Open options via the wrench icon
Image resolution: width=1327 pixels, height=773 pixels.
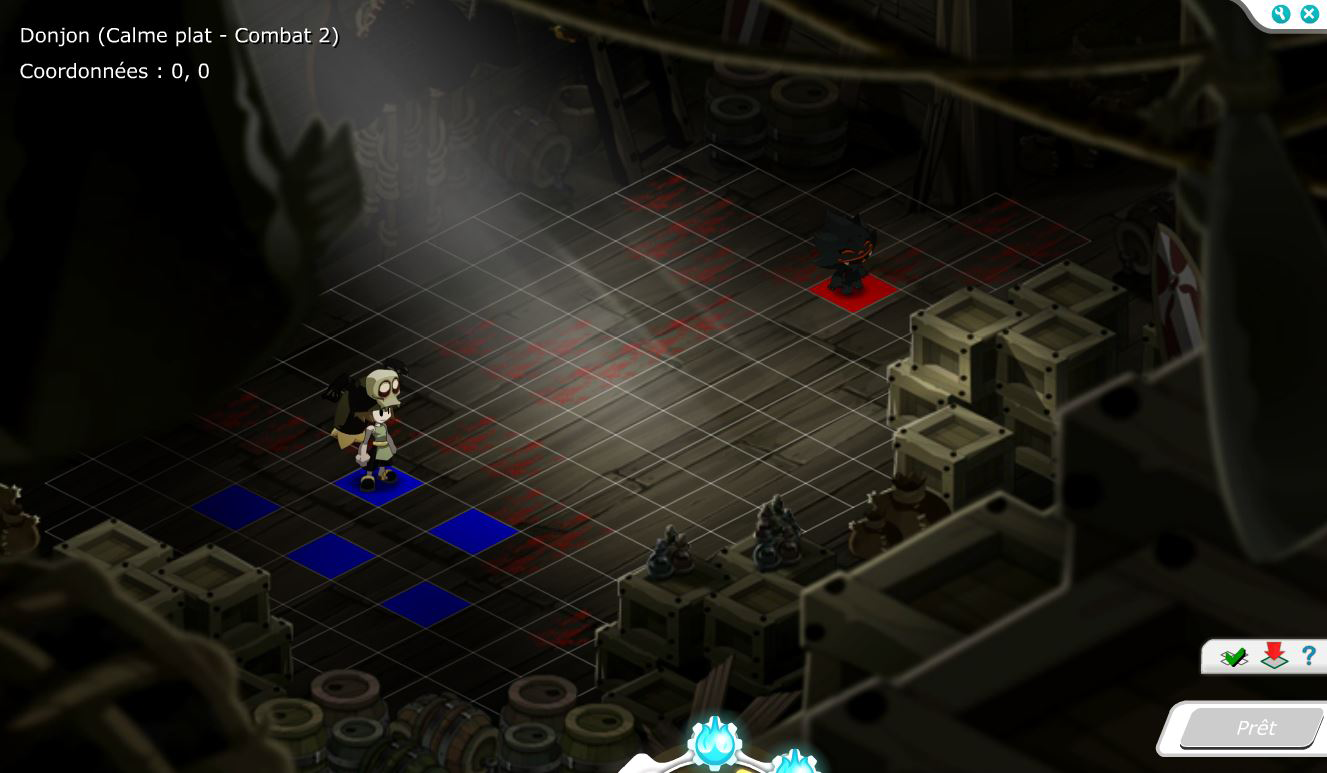(x=1281, y=14)
